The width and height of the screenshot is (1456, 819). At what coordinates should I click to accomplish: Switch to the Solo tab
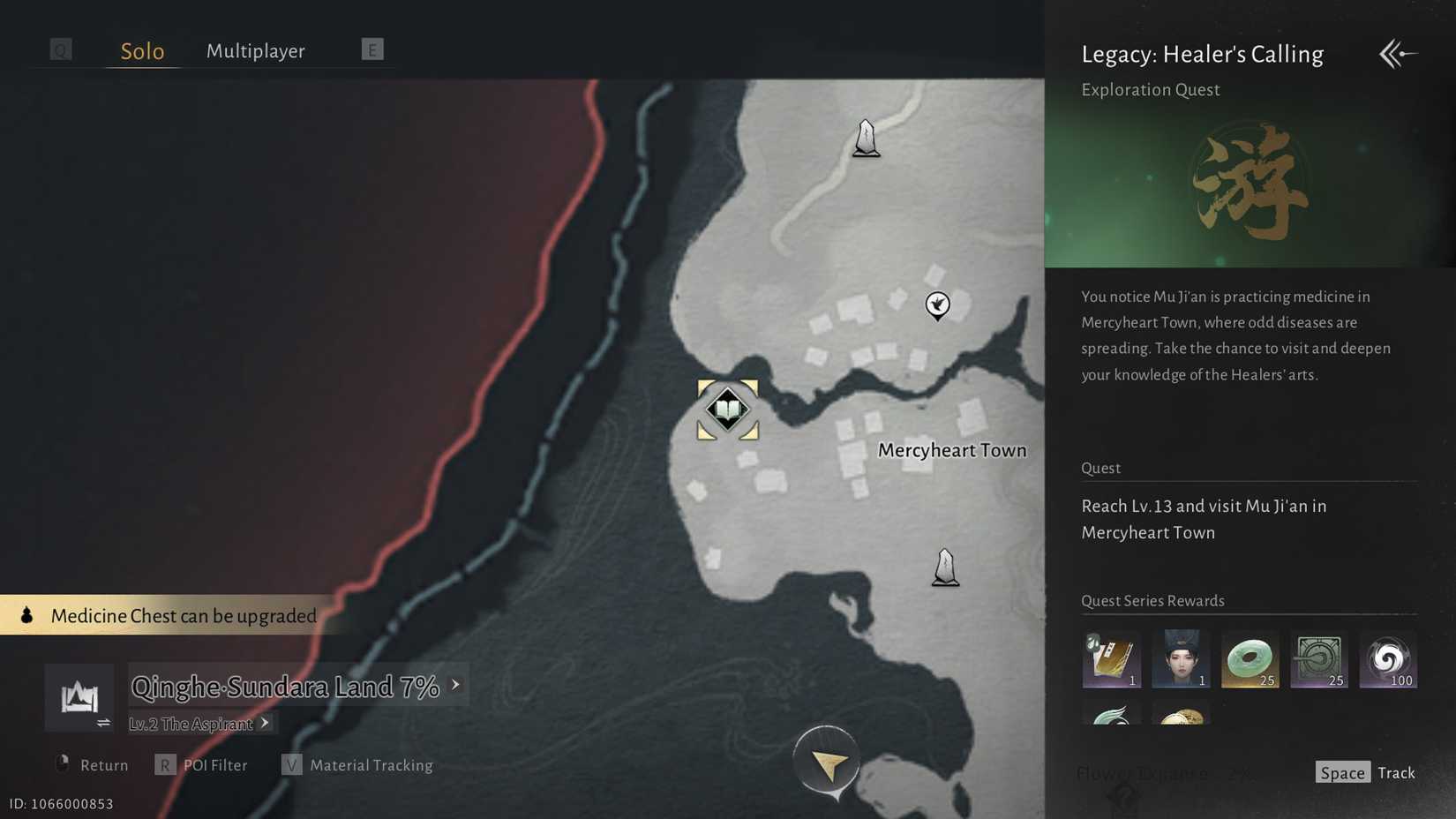141,50
